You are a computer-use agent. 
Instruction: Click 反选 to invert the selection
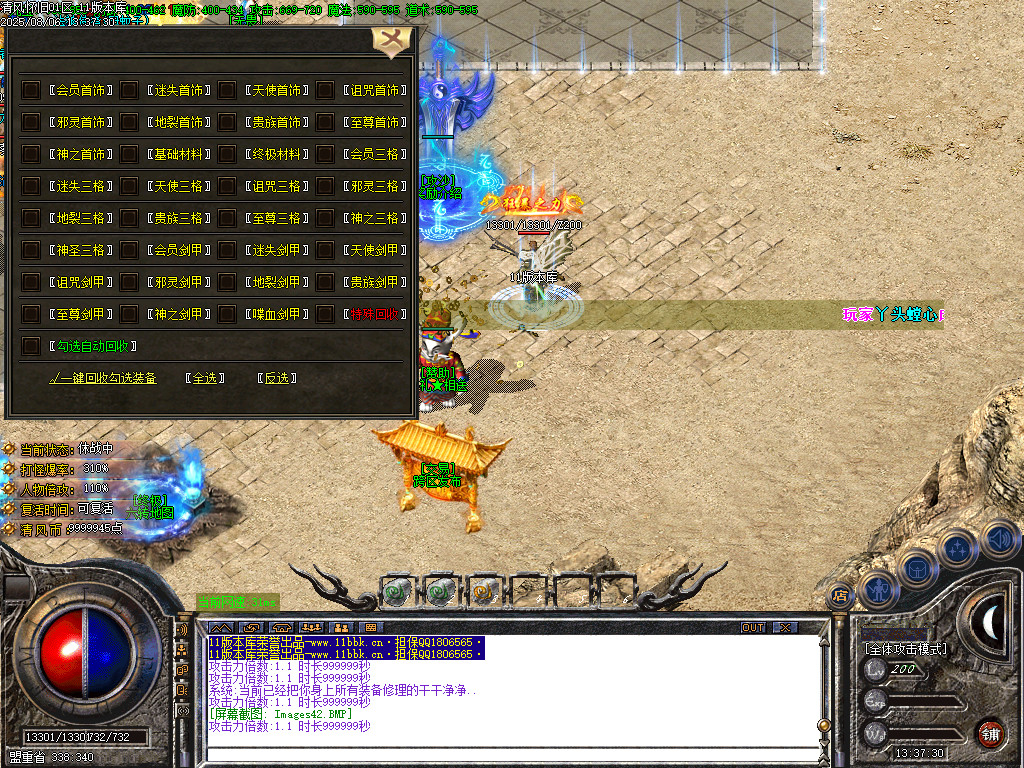click(277, 378)
